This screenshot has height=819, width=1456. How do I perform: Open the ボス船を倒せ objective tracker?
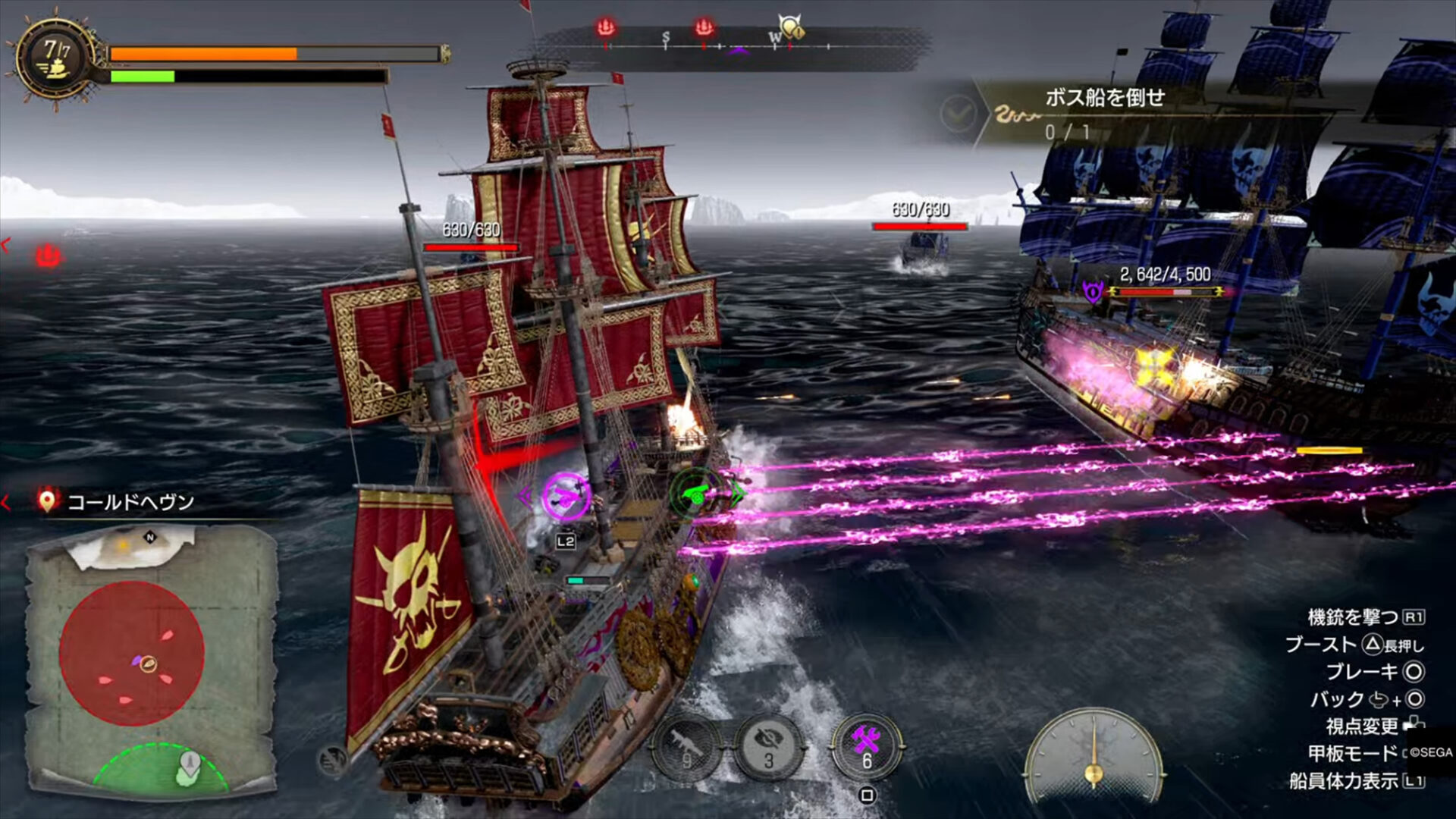1104,112
